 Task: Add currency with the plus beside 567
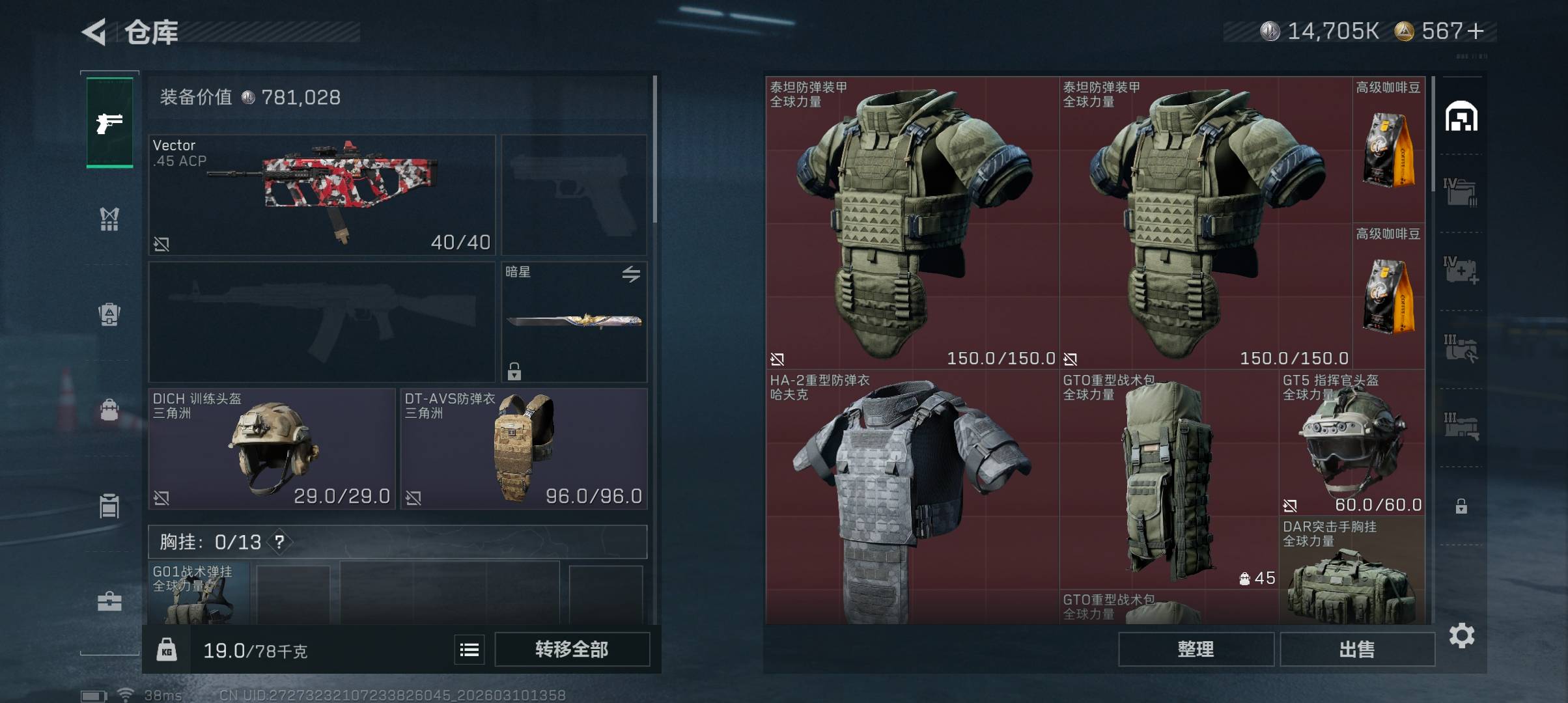(x=1476, y=31)
